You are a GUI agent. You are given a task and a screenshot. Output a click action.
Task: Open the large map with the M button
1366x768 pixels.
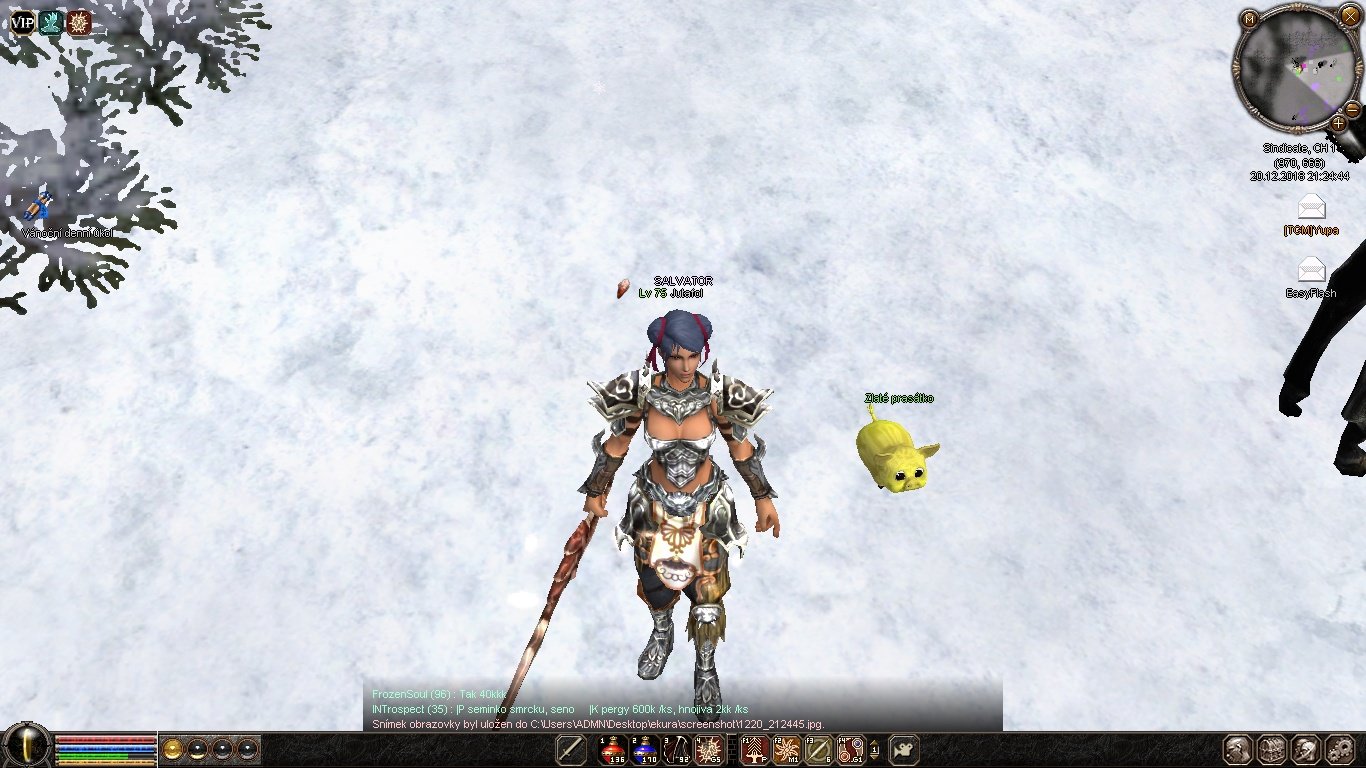(x=1249, y=18)
